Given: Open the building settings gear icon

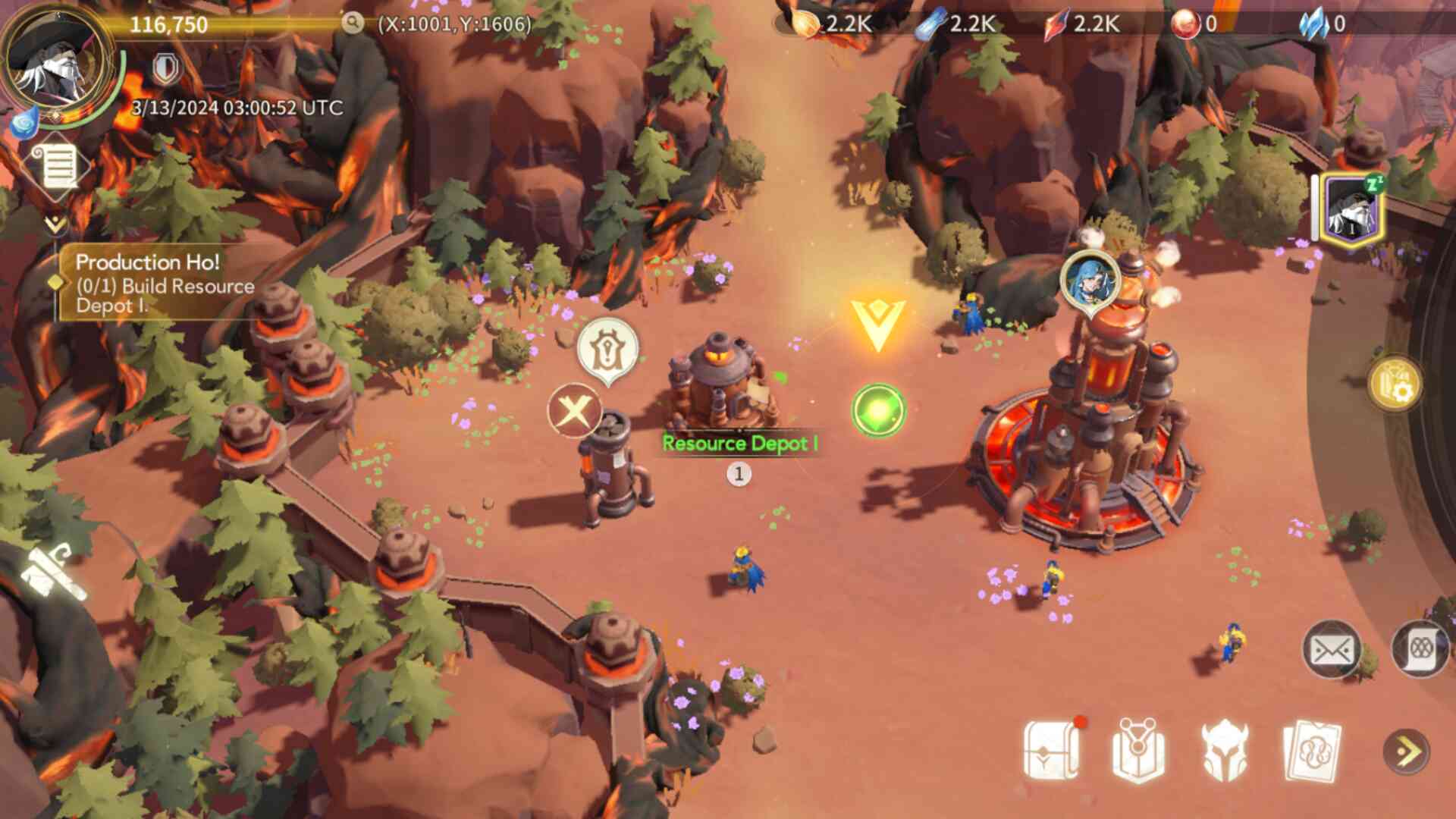Looking at the screenshot, I should tap(1395, 384).
